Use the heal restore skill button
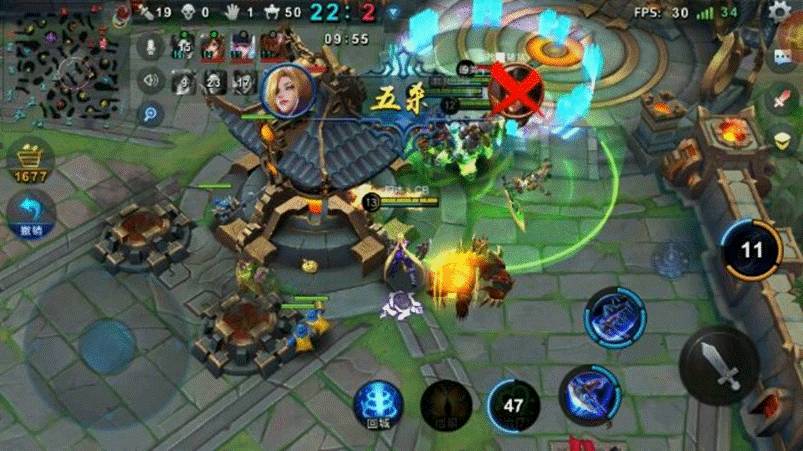Screen dimensions: 803x451 click(446, 406)
